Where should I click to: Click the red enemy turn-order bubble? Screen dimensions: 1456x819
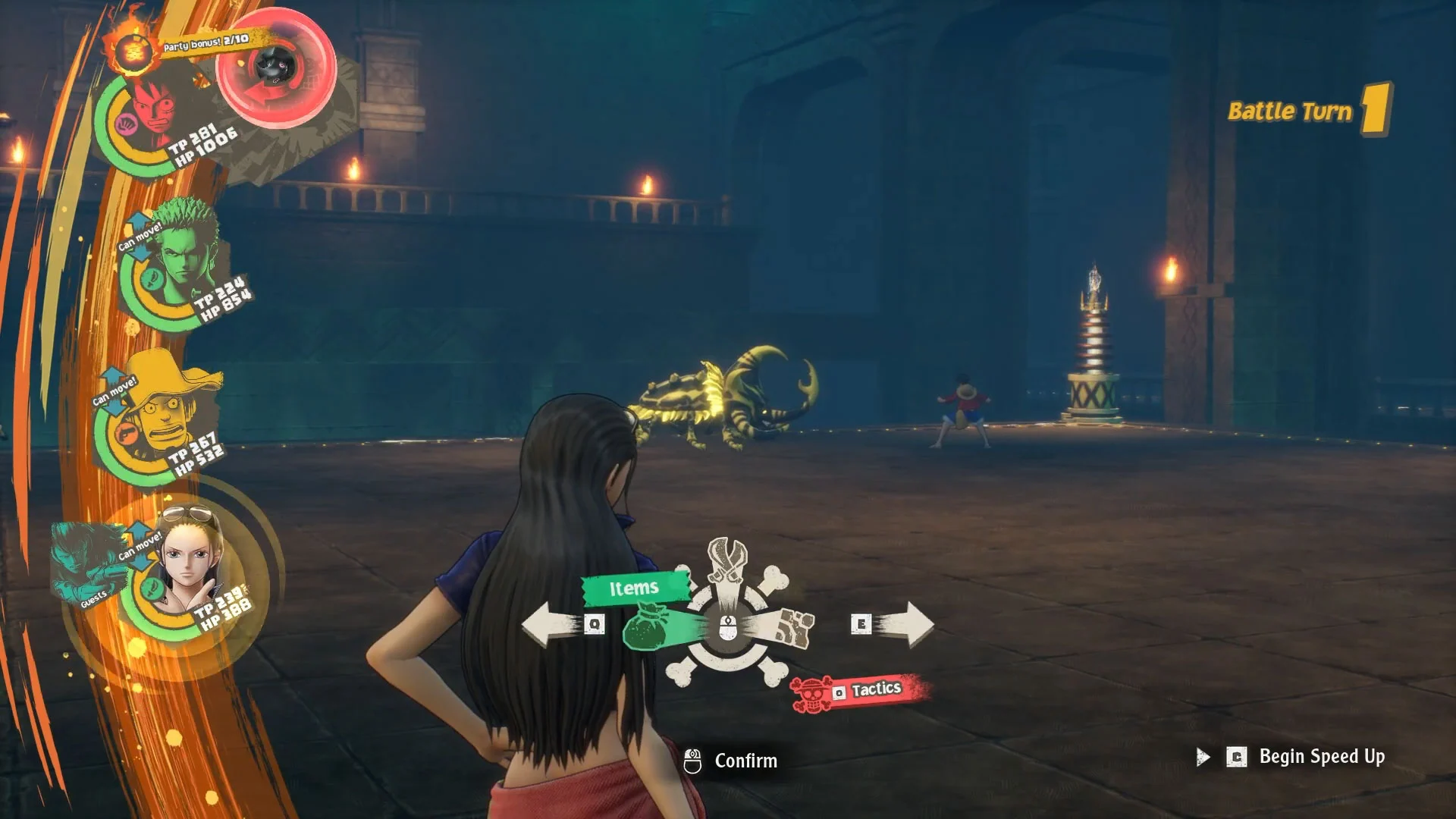click(276, 68)
